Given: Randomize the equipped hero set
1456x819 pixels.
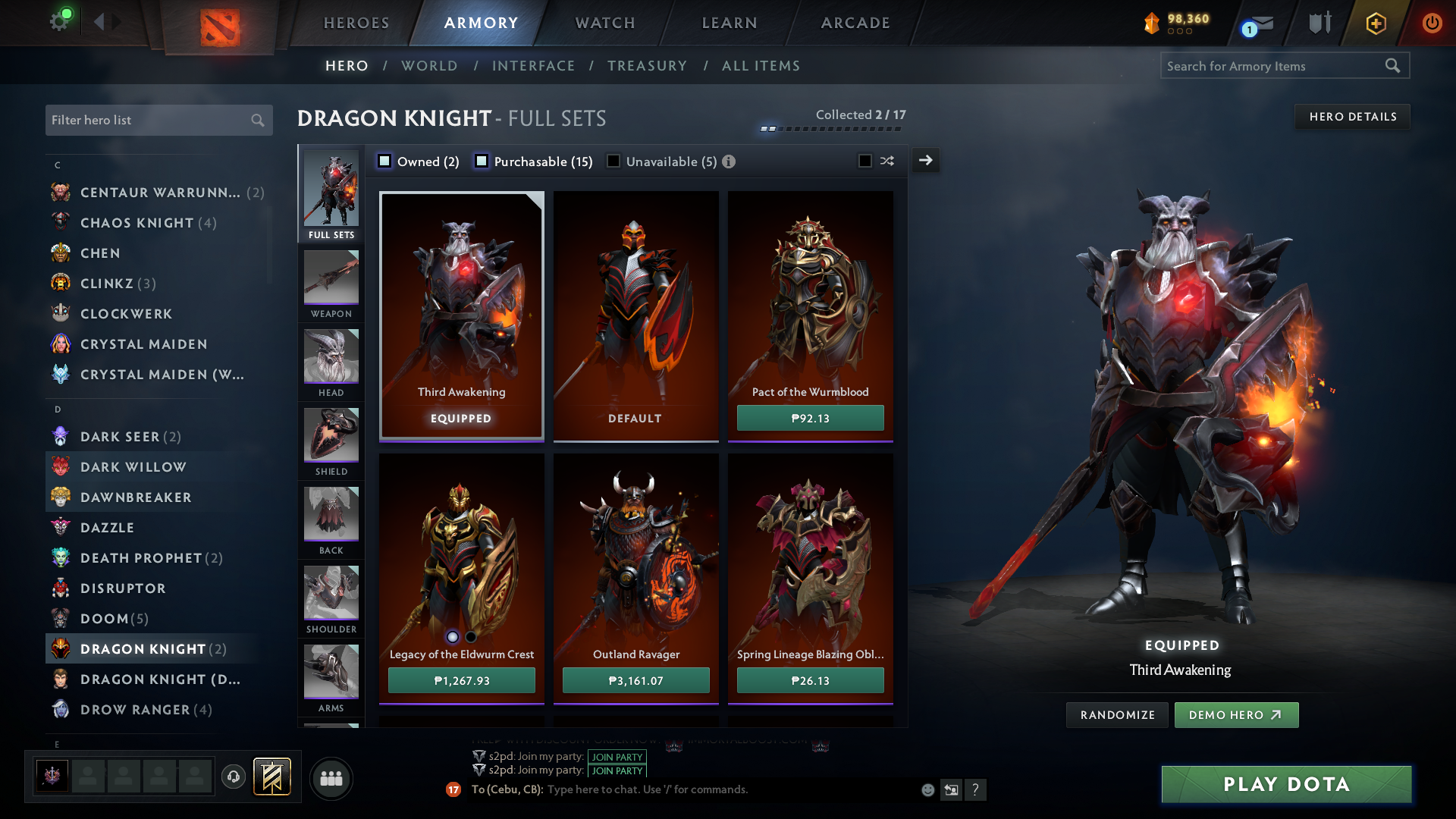Looking at the screenshot, I should [1117, 715].
